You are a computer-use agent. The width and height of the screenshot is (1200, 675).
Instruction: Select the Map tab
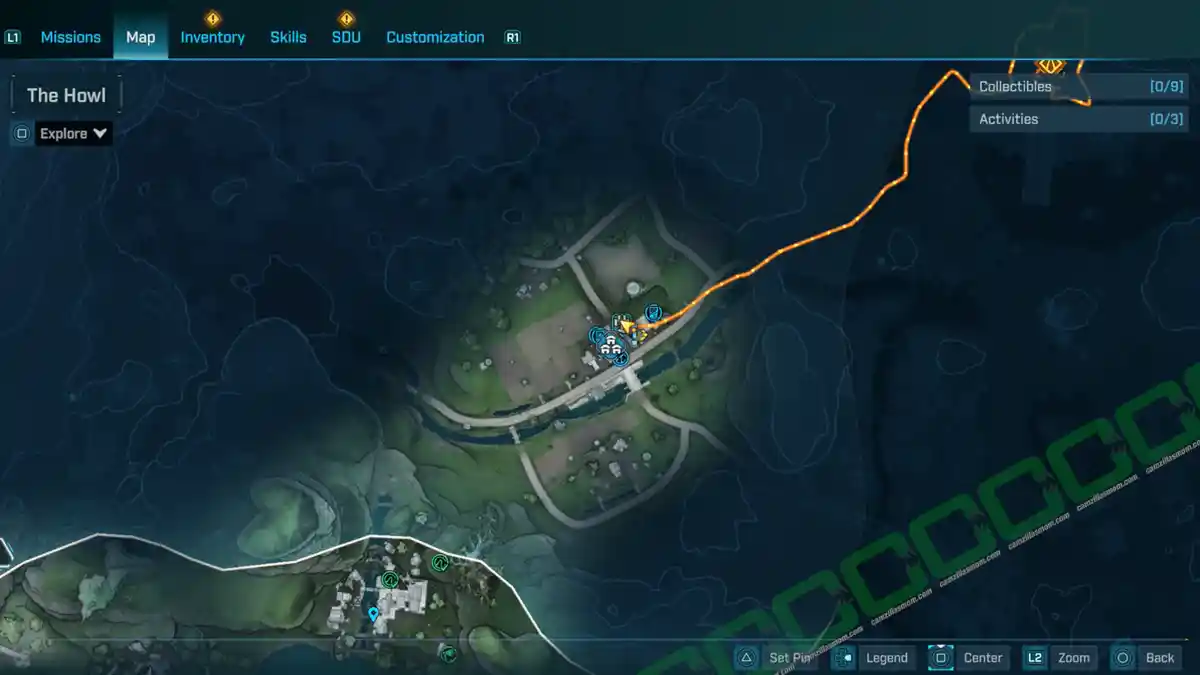(x=140, y=37)
